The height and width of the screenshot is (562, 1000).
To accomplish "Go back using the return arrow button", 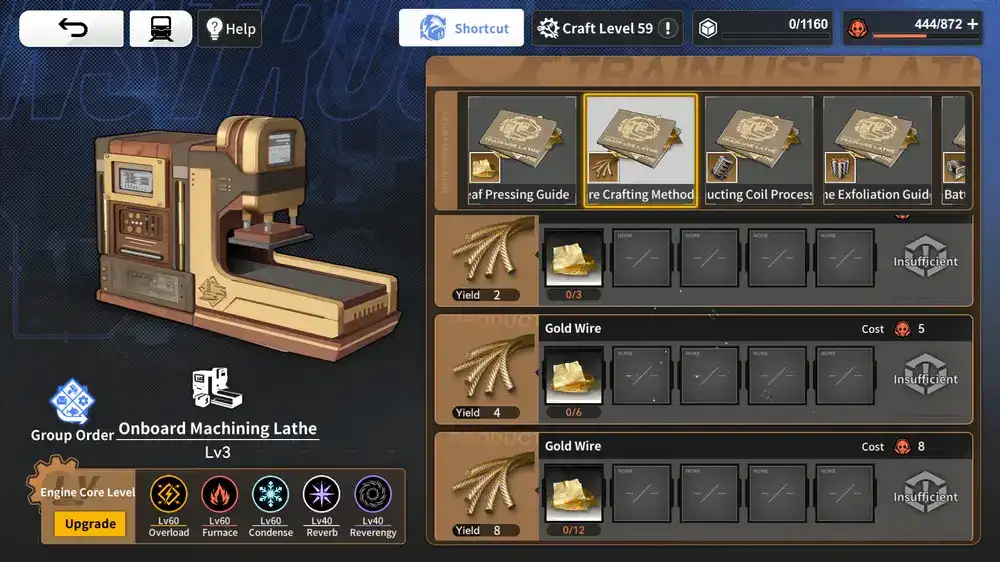I will coord(72,29).
